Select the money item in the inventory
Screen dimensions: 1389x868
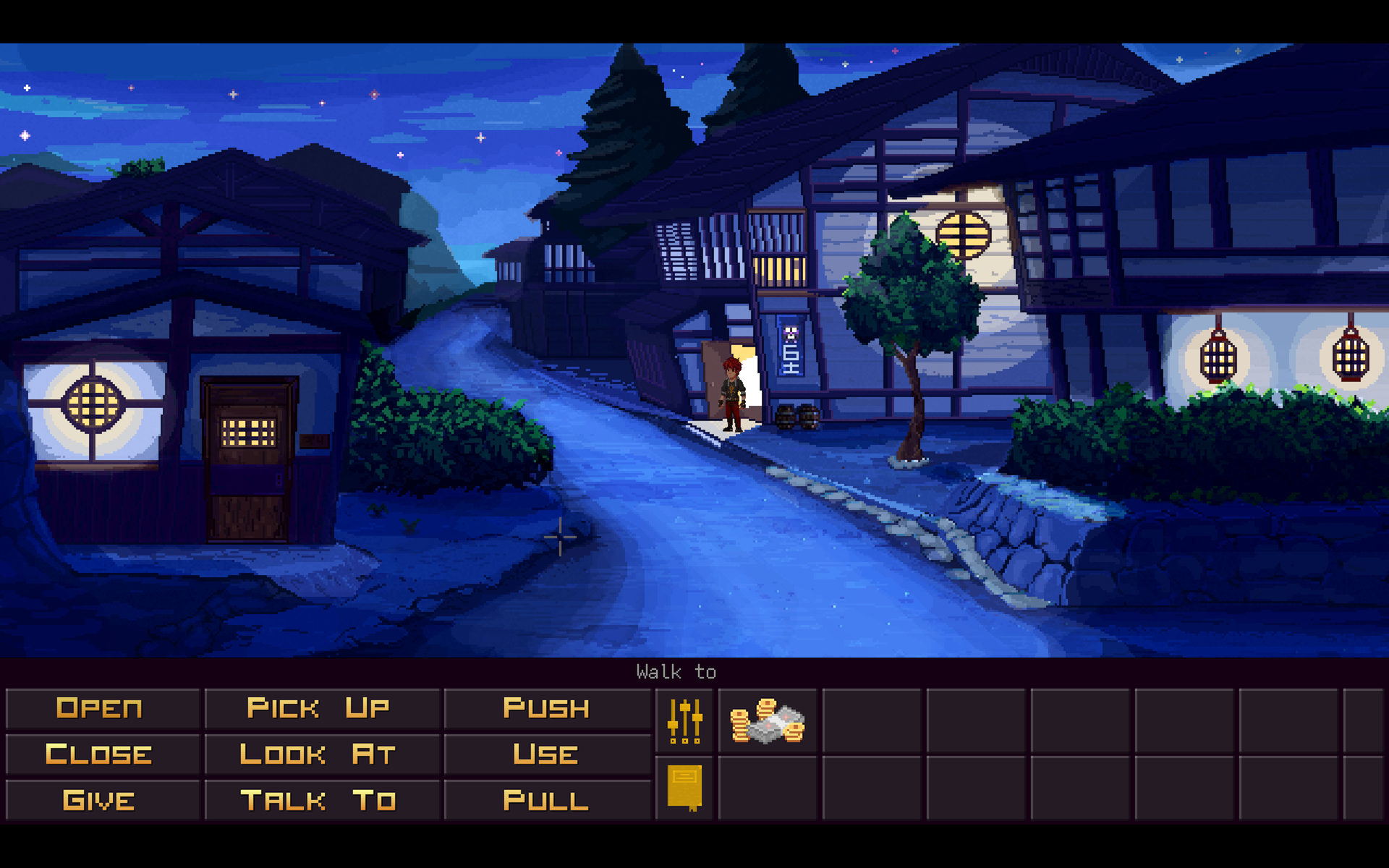(767, 721)
